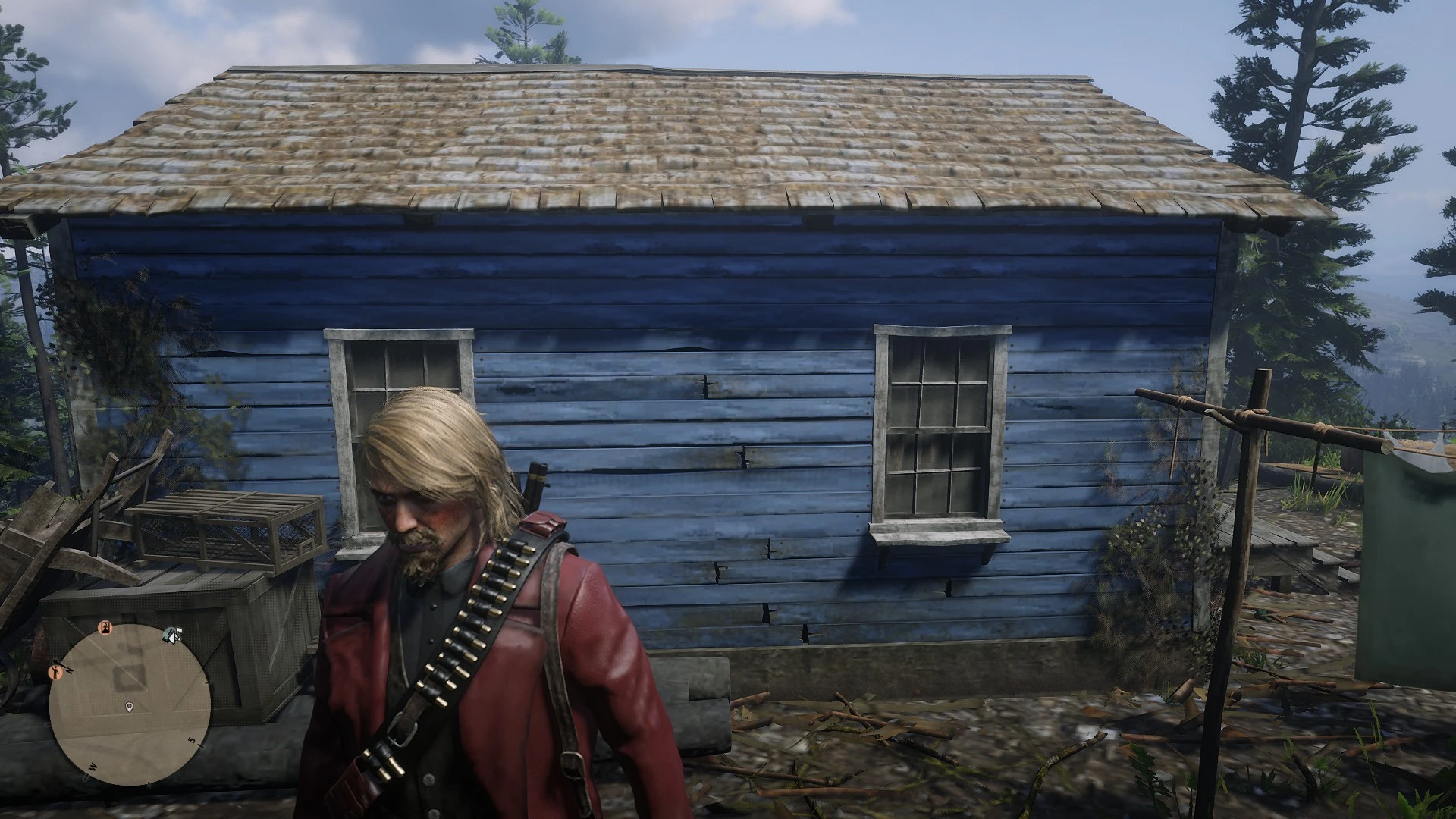1456x819 pixels.
Task: Click the wanted poster icon on minimap
Action: (x=105, y=628)
